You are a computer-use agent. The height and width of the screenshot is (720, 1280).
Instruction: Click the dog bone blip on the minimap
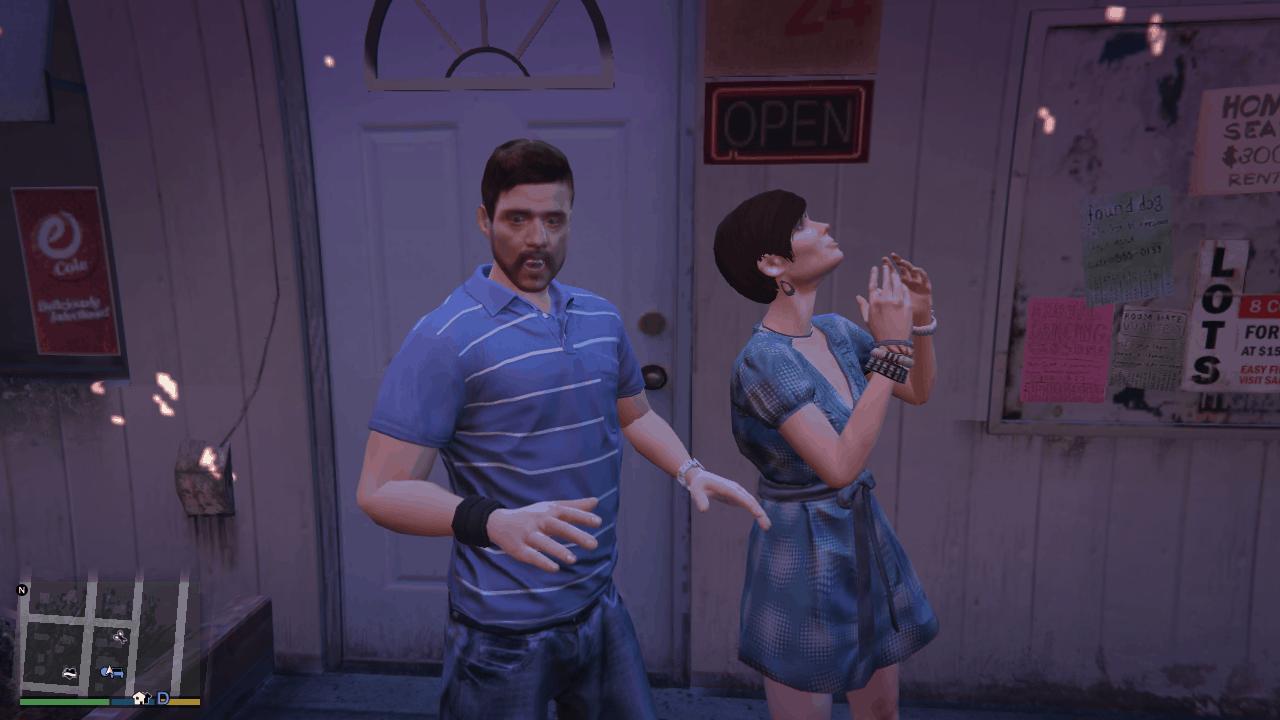coord(120,637)
